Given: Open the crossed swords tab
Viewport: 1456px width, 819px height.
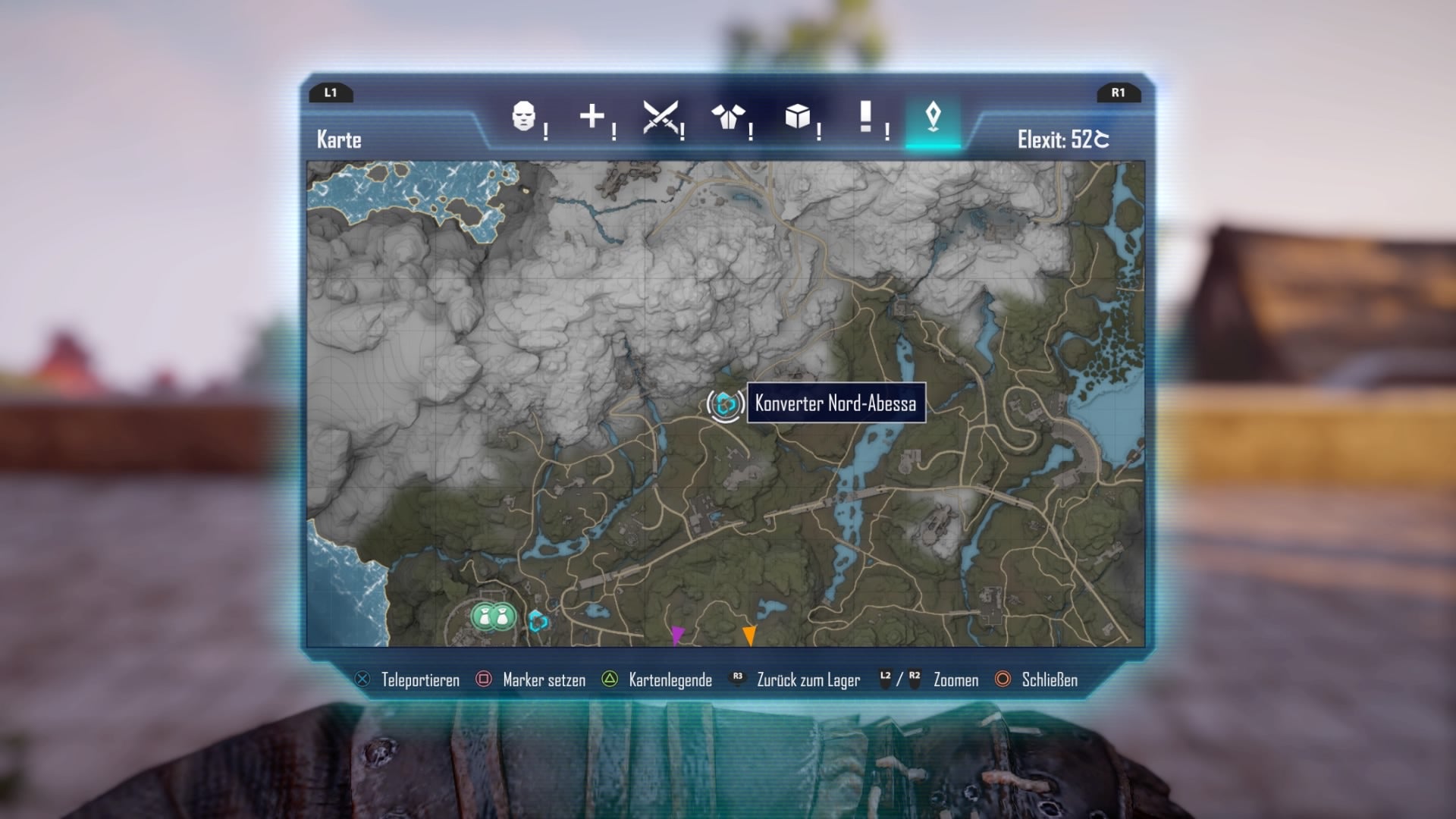Looking at the screenshot, I should pyautogui.click(x=660, y=117).
